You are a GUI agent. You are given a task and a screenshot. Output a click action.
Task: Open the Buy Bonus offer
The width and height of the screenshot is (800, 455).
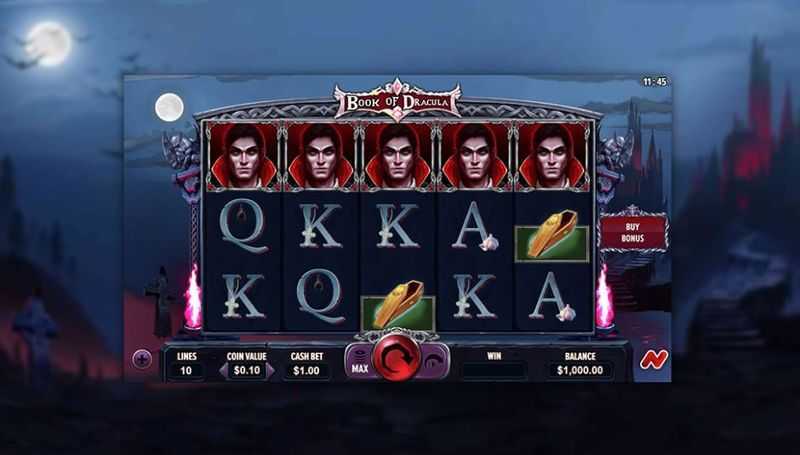pyautogui.click(x=632, y=232)
